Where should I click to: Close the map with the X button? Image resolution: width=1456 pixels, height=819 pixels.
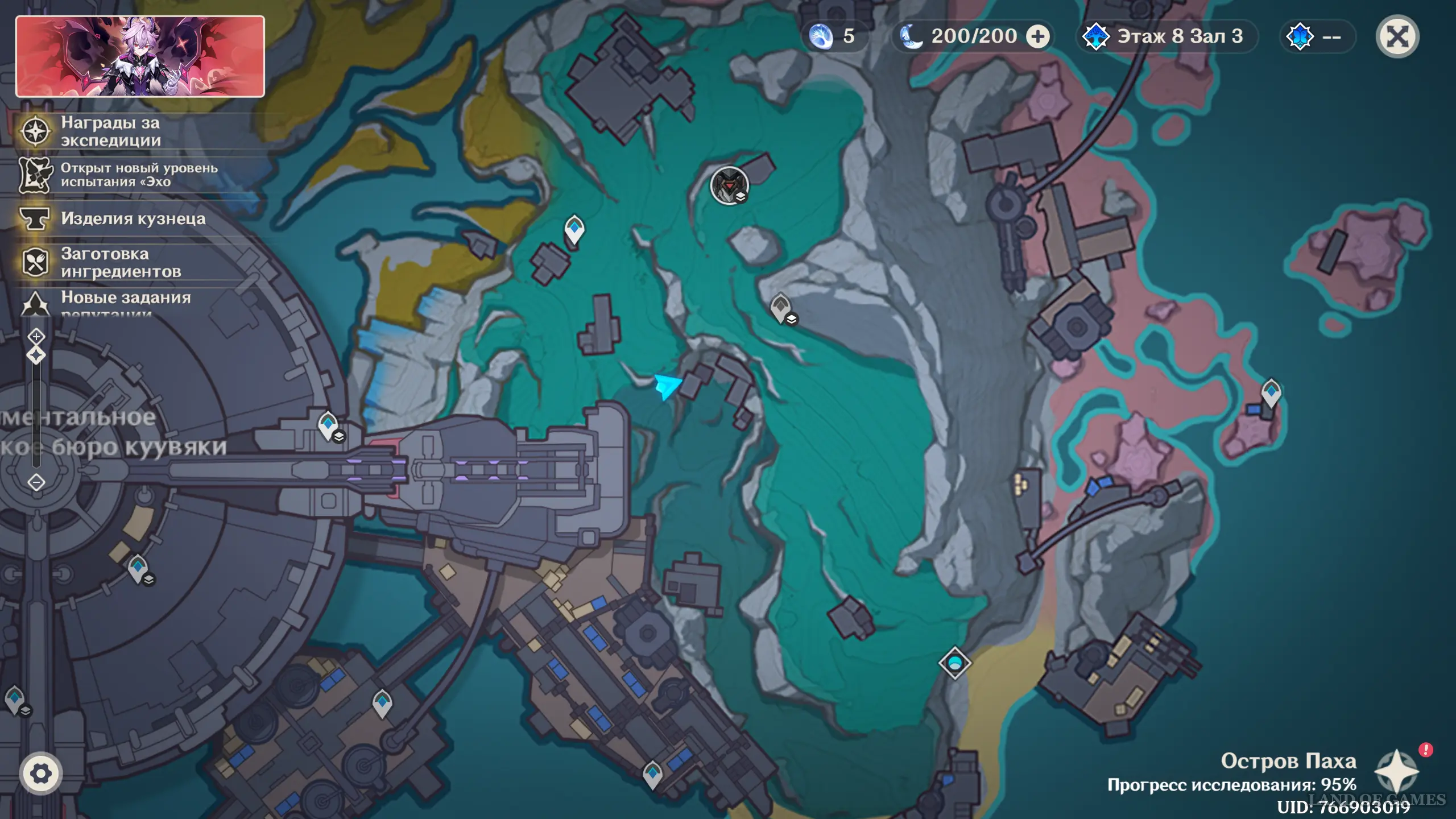tap(1397, 37)
